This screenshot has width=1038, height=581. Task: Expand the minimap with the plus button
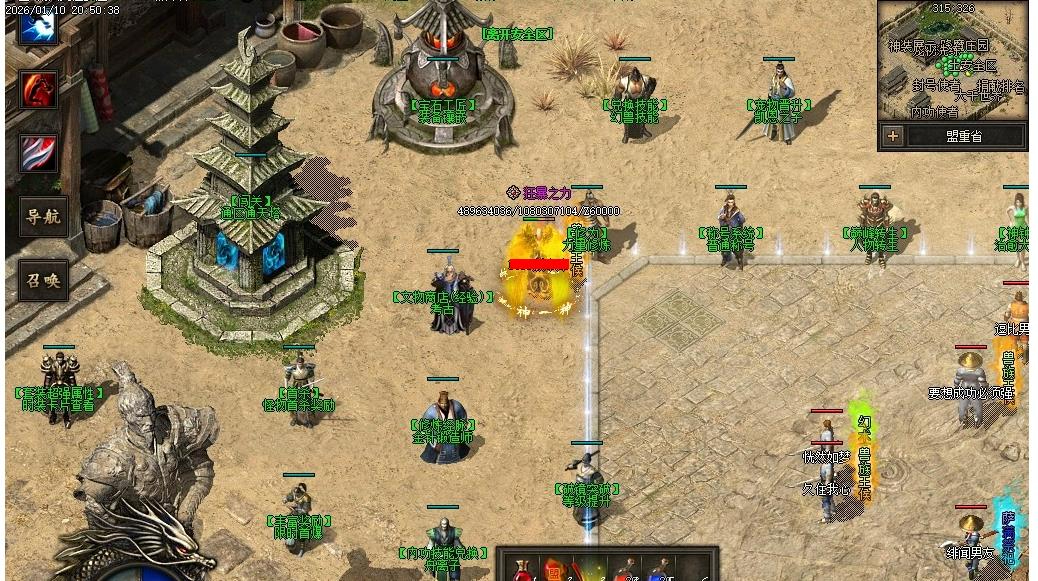click(x=893, y=136)
